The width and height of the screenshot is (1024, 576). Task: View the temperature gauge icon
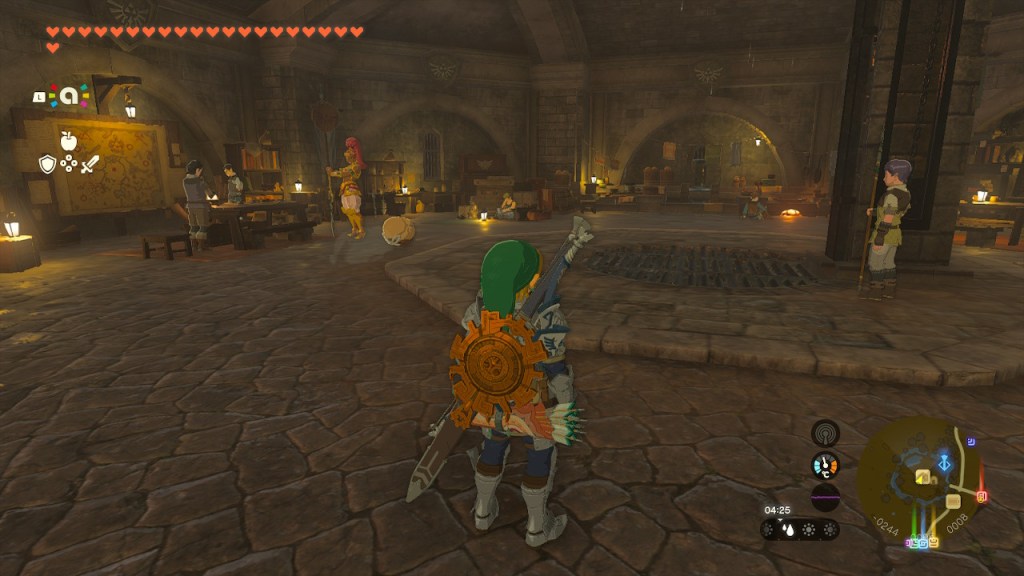click(825, 465)
